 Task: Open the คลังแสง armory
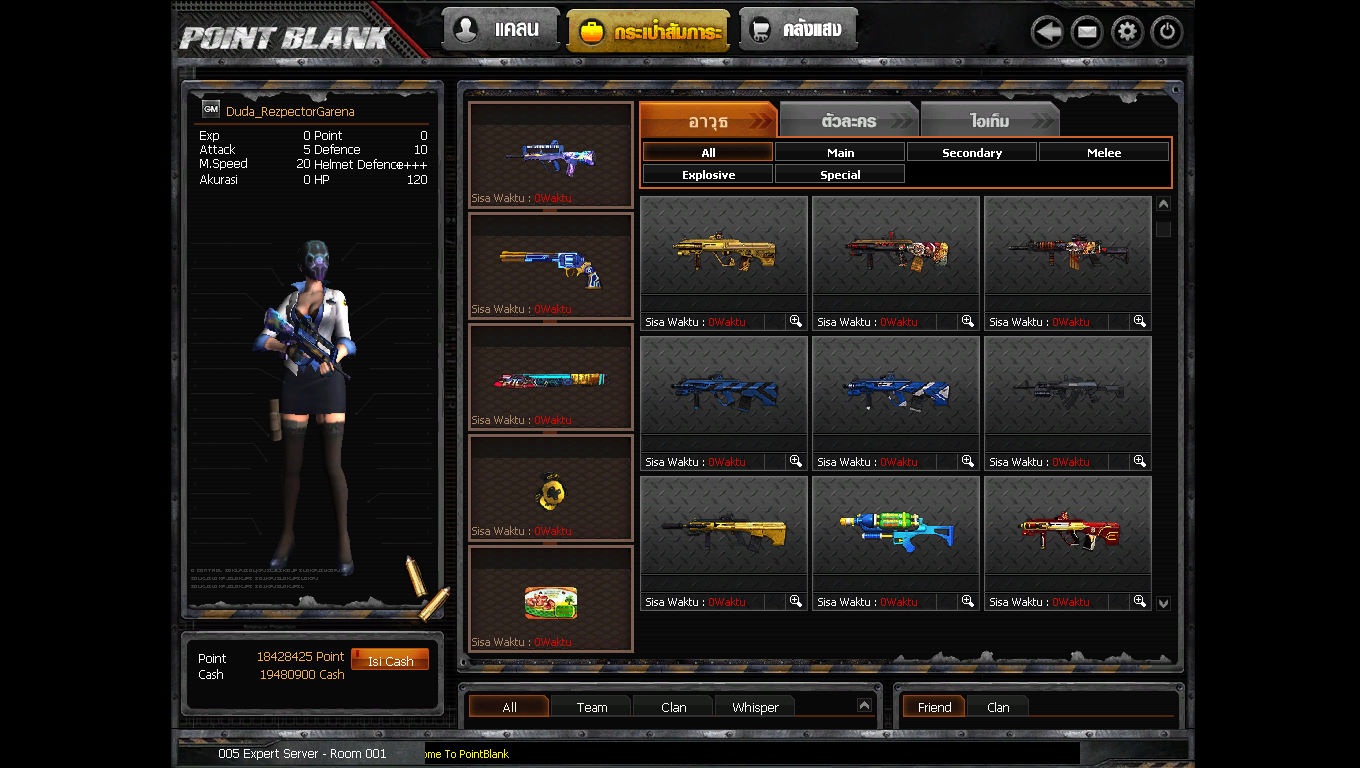click(798, 29)
